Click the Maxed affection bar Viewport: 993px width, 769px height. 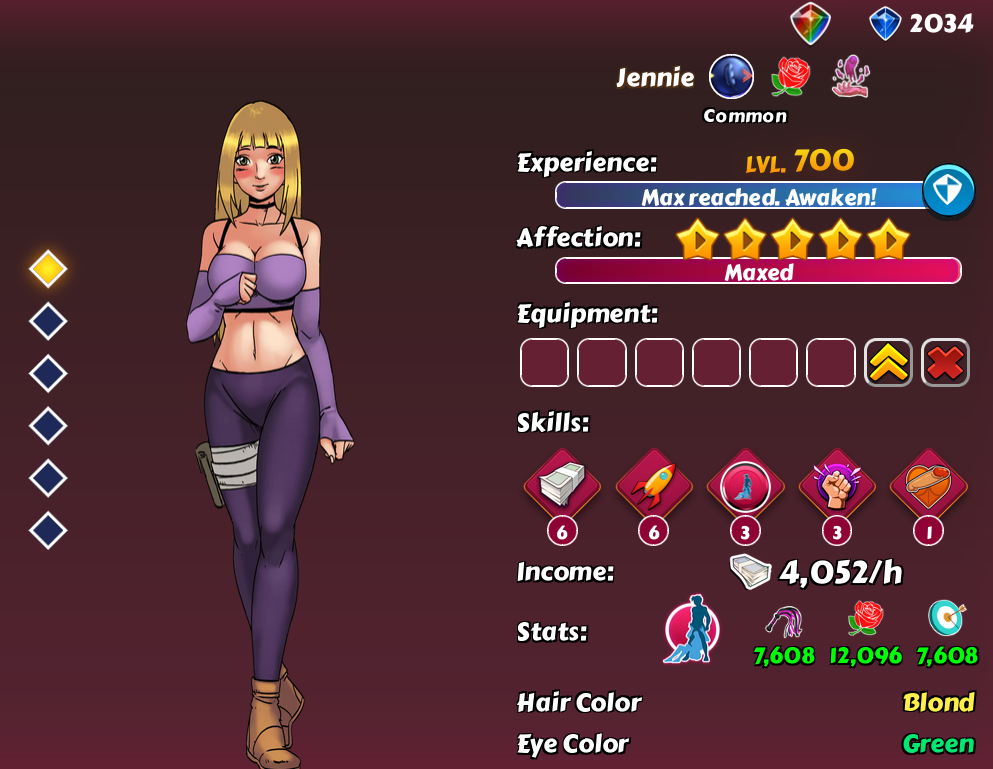pyautogui.click(x=758, y=271)
